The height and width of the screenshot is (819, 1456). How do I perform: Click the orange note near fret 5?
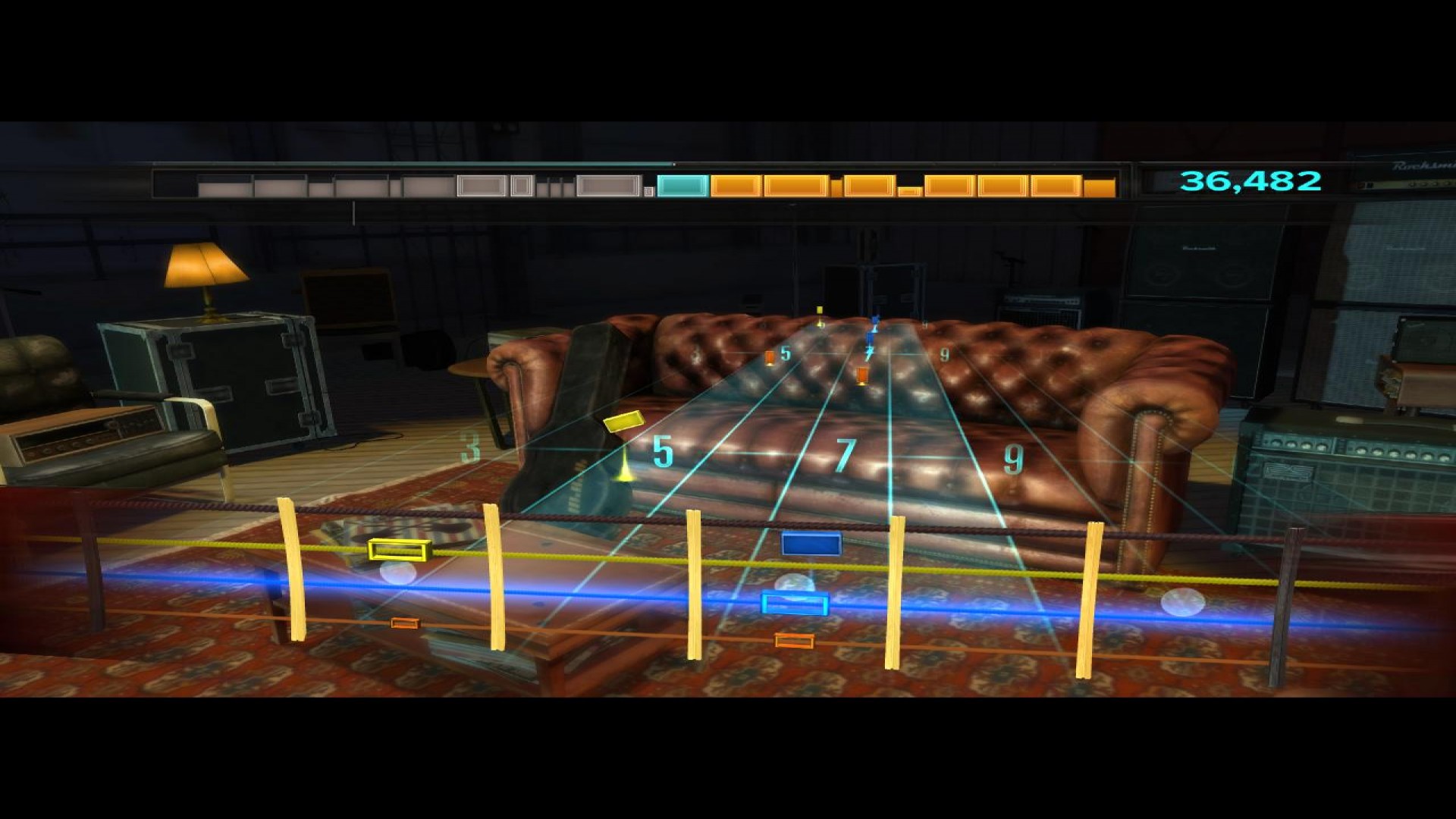[x=769, y=356]
